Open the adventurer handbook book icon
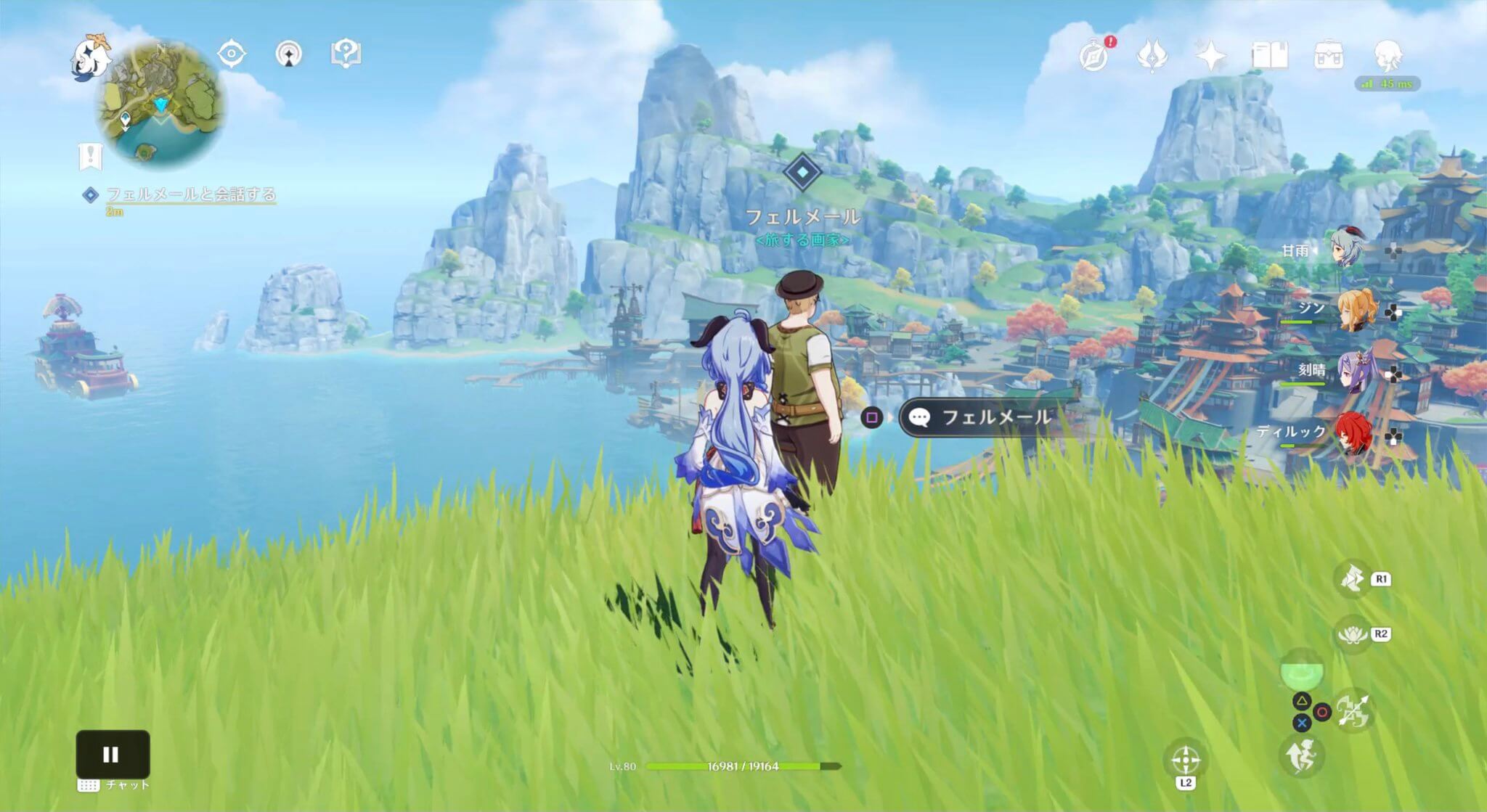1487x812 pixels. click(x=1270, y=55)
